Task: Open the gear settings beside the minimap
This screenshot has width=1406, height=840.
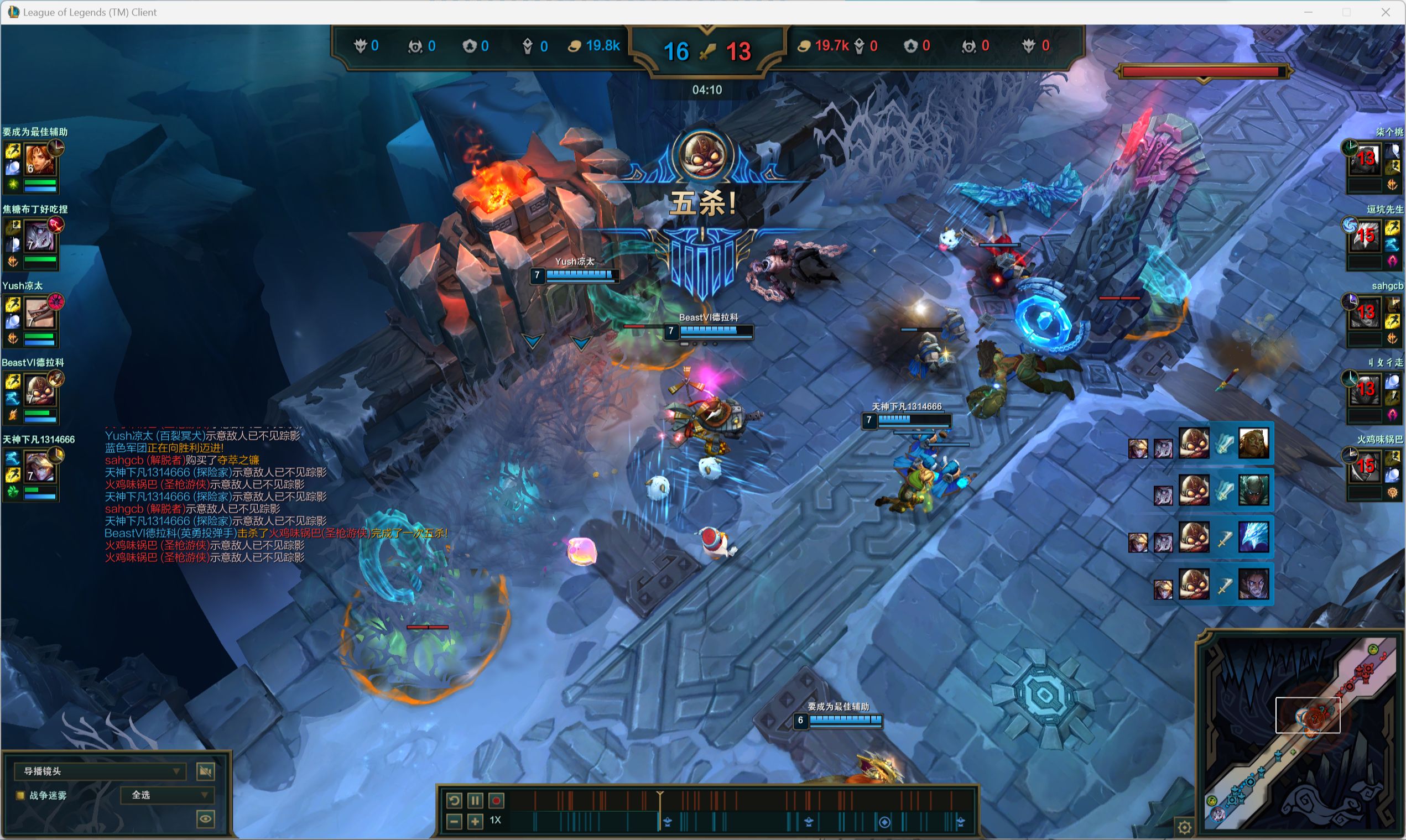Action: click(x=1184, y=827)
